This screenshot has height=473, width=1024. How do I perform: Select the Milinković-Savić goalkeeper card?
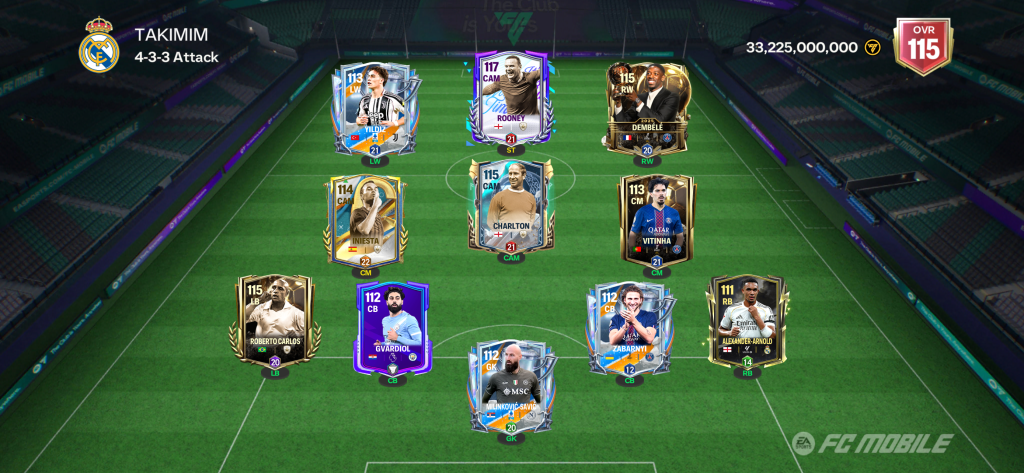coord(511,385)
